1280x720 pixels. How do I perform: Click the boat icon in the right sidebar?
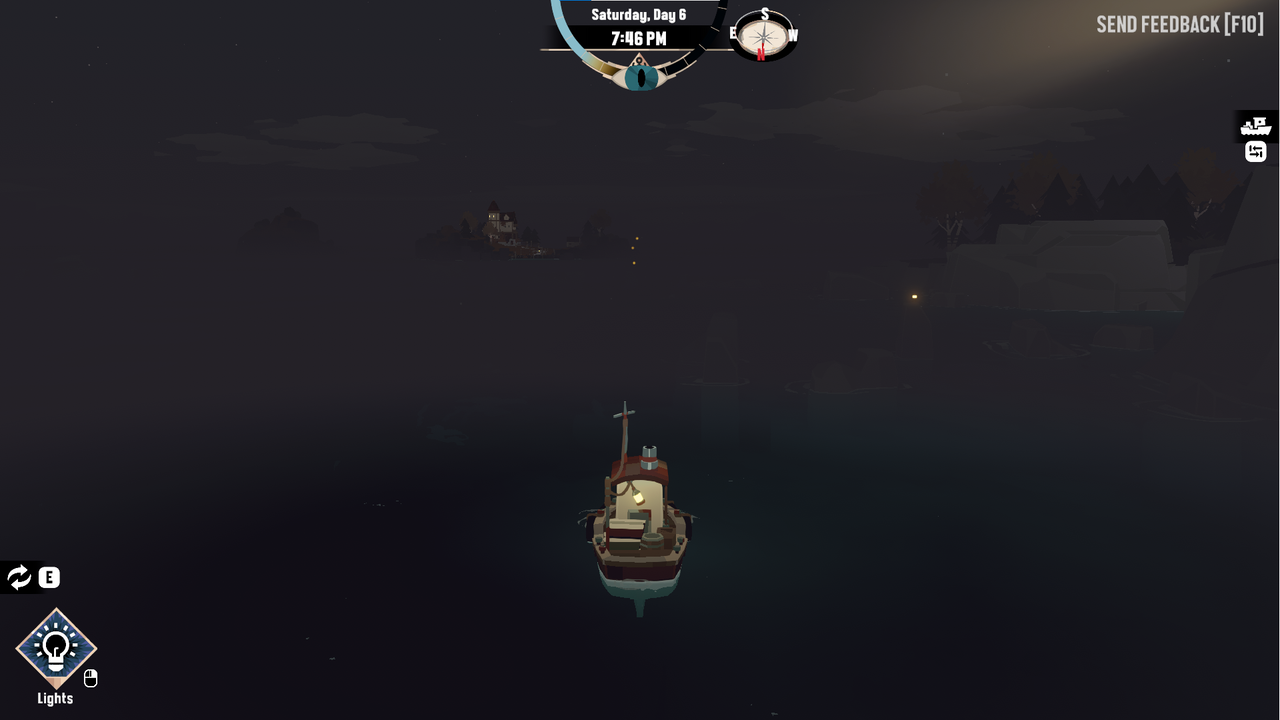[1255, 124]
